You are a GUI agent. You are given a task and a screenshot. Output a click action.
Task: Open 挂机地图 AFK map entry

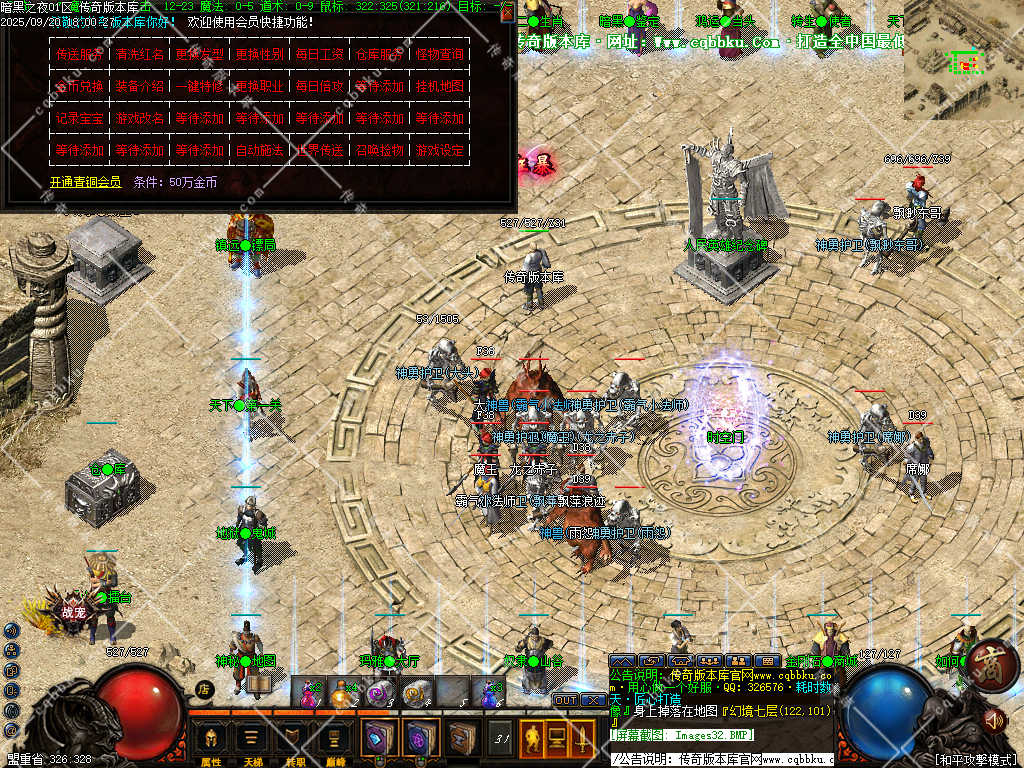[x=439, y=86]
